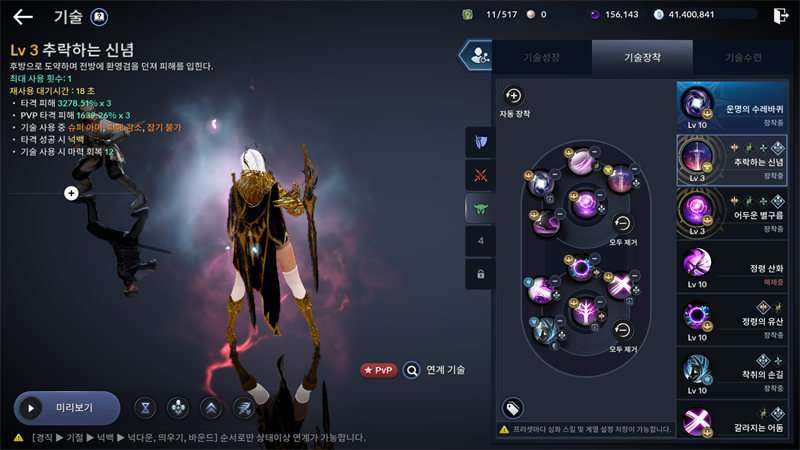Viewport: 800px width, 450px height.
Task: Switch to the 기술수련 tab
Action: point(741,58)
